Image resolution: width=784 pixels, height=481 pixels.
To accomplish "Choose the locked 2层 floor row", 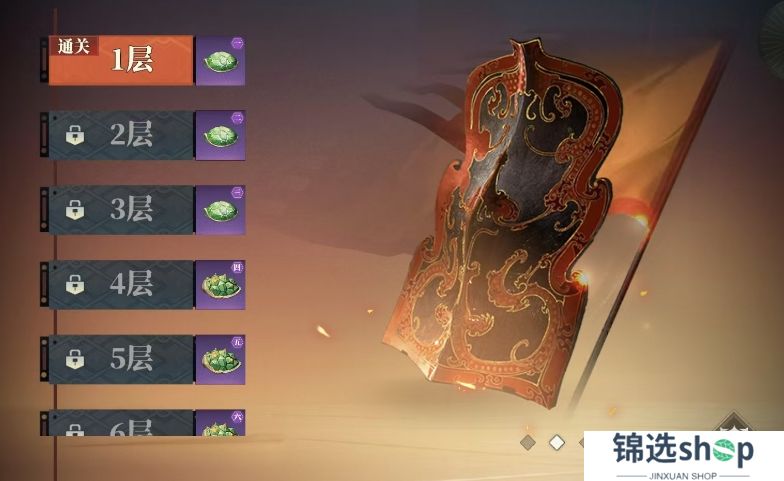I will coord(120,135).
